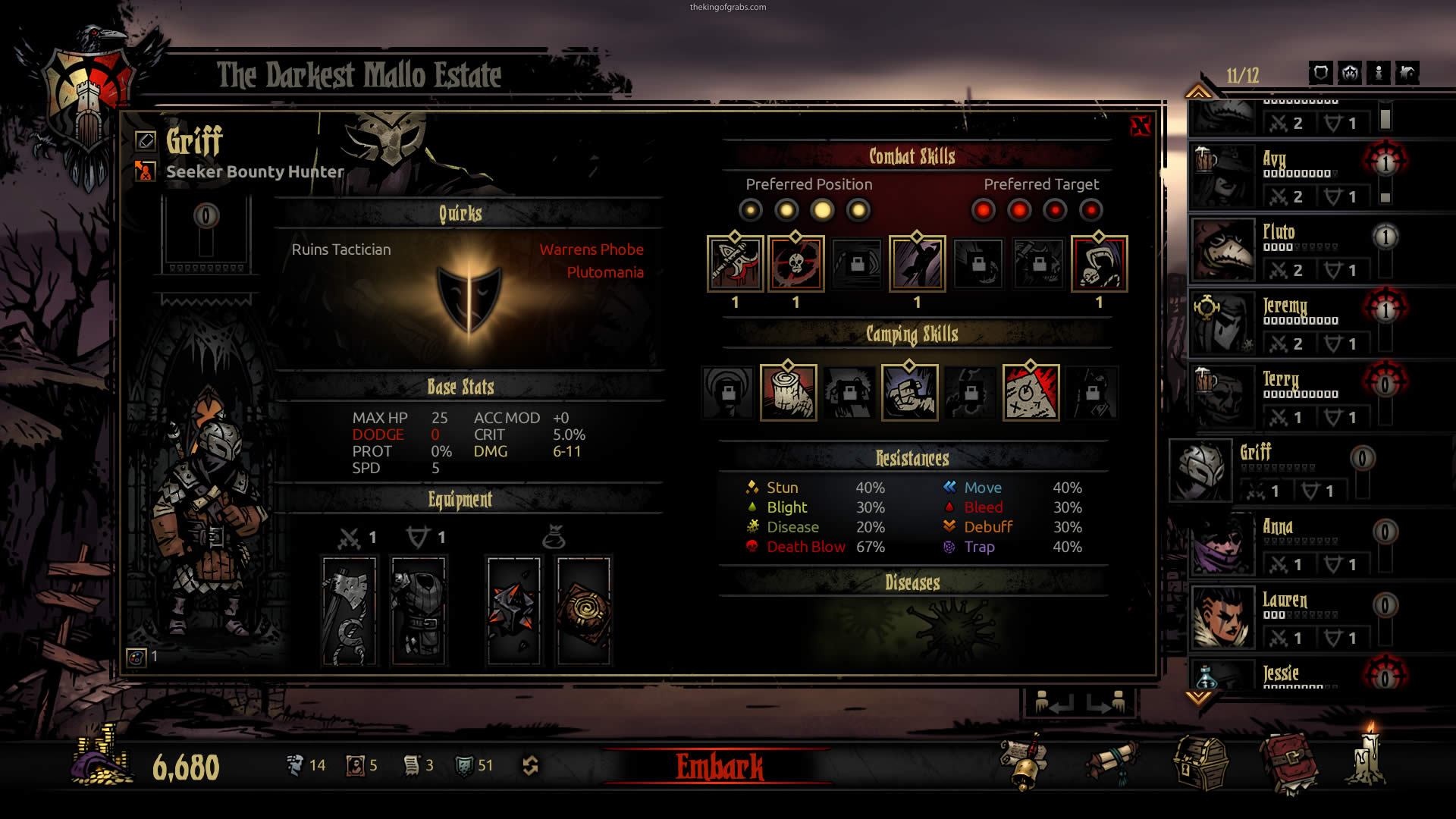Open the red journal book icon

[1288, 763]
